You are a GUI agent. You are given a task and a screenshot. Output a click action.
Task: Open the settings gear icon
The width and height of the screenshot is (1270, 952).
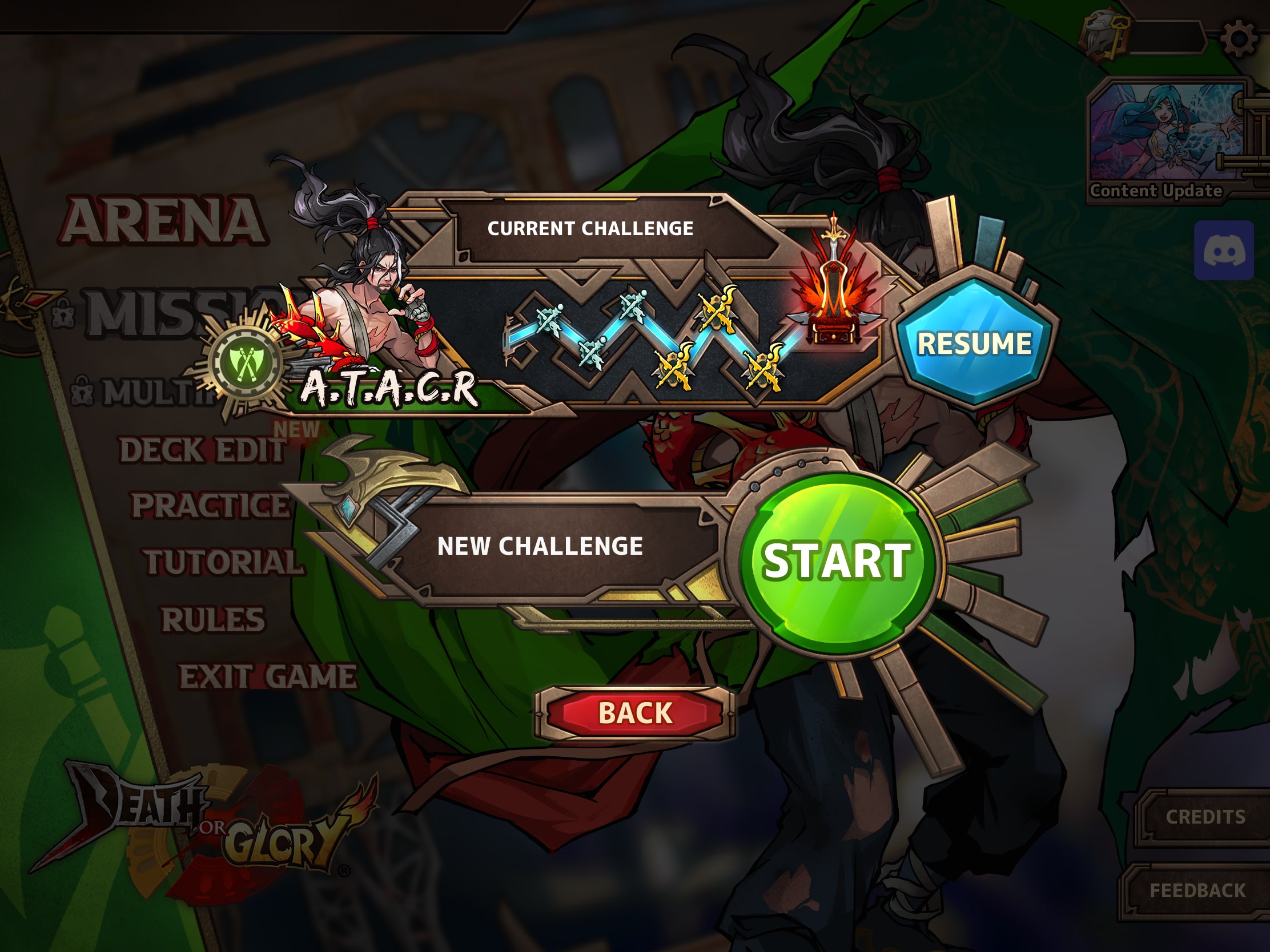coord(1238,39)
